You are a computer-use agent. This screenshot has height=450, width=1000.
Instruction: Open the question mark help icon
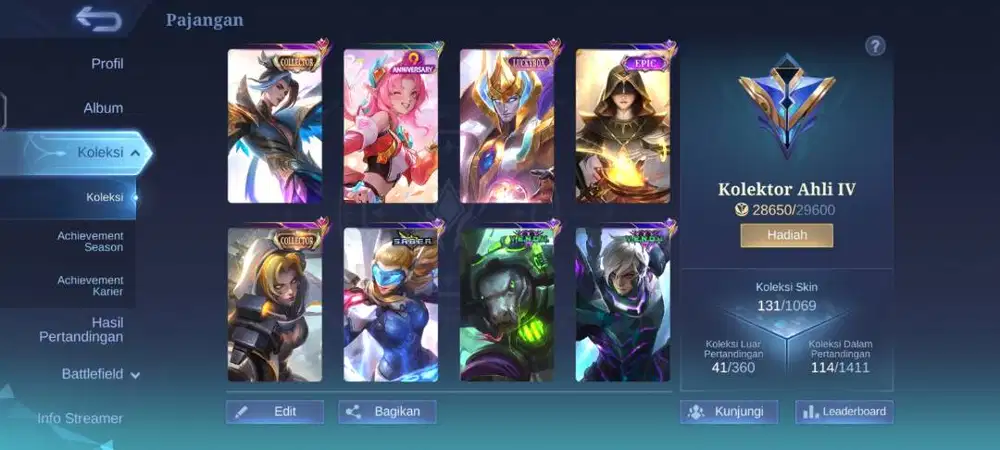[x=875, y=46]
